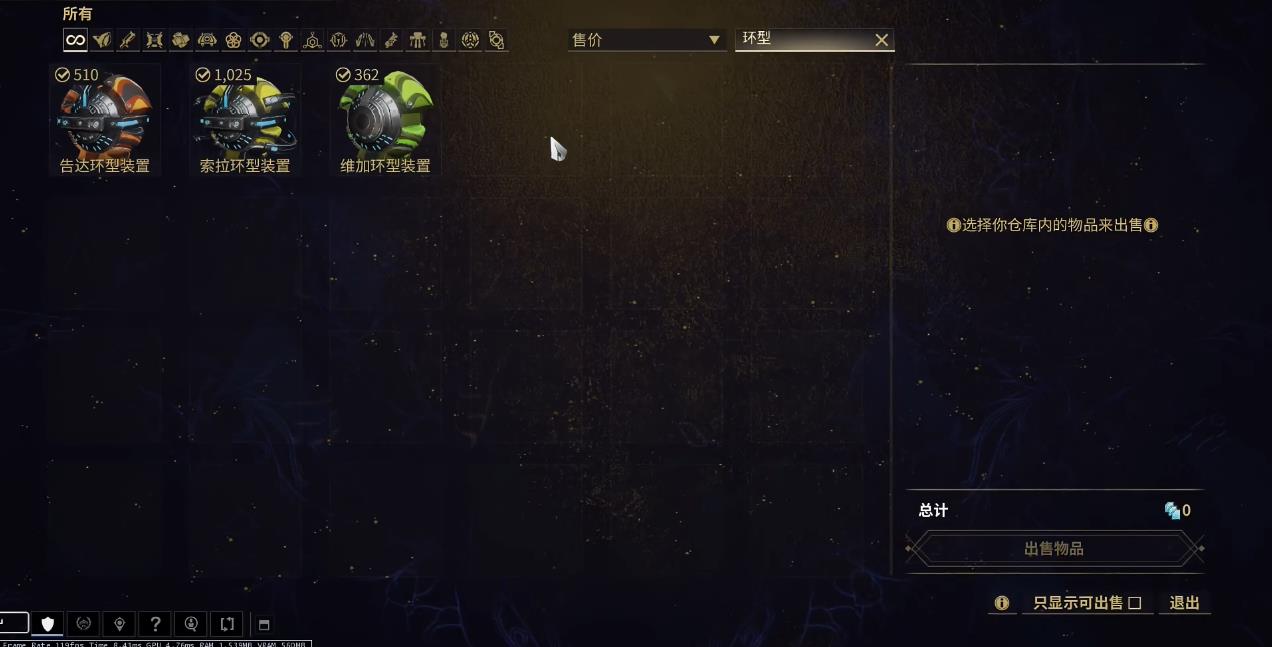Toggle the 只显示可出售 checkbox

(1134, 603)
